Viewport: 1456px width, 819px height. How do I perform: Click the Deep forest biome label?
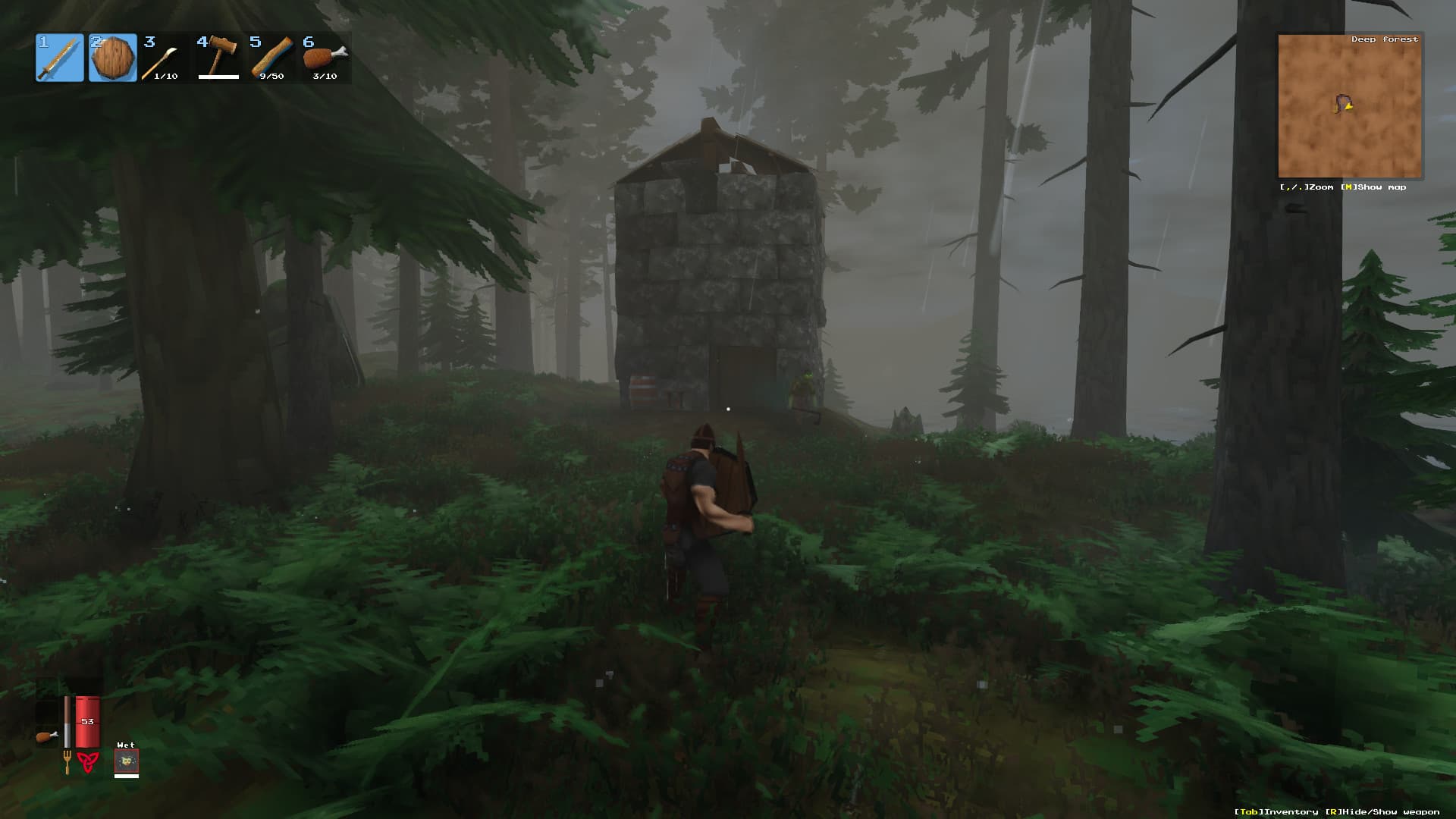point(1385,38)
